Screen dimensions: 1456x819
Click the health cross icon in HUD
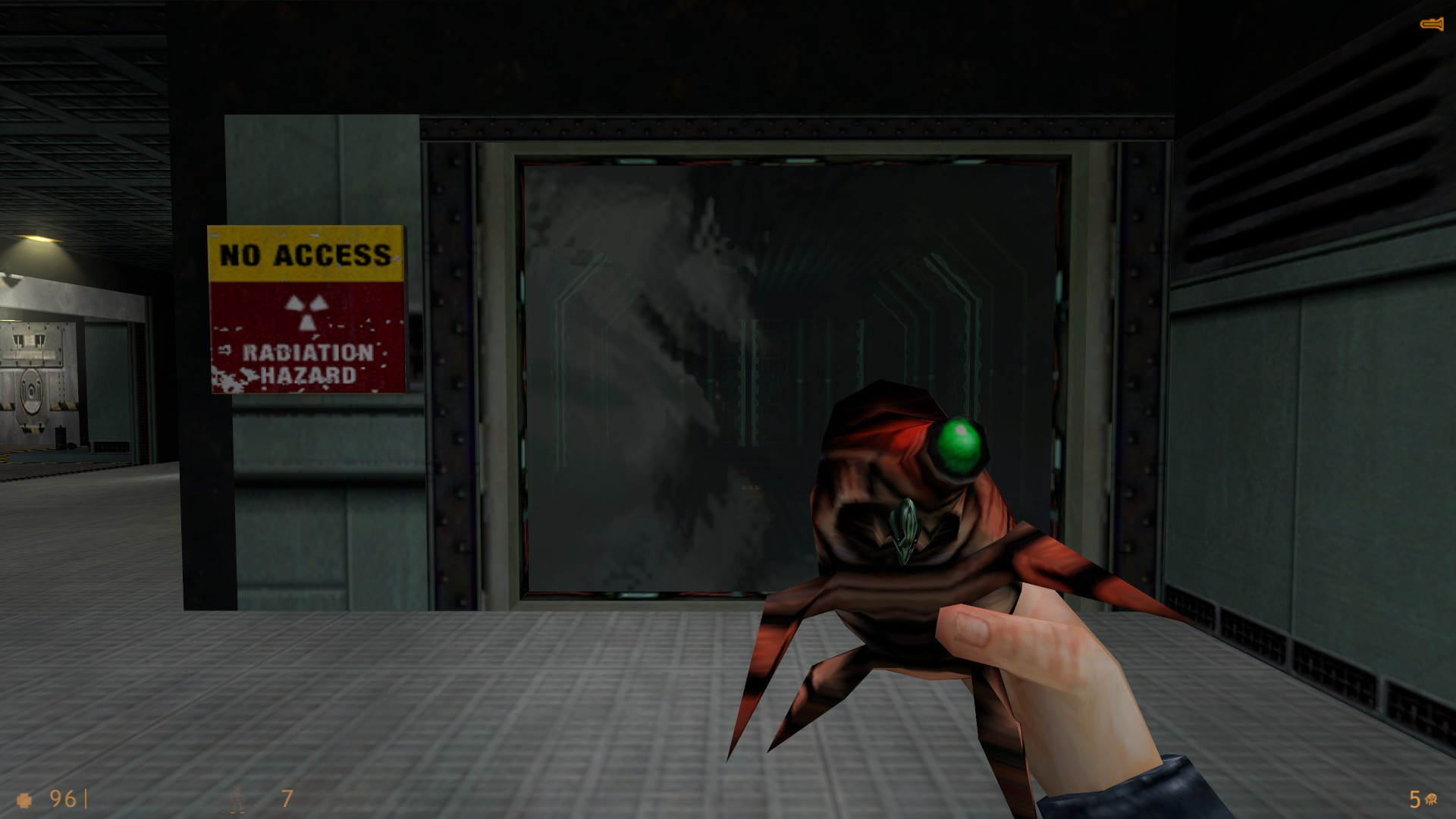click(x=25, y=799)
